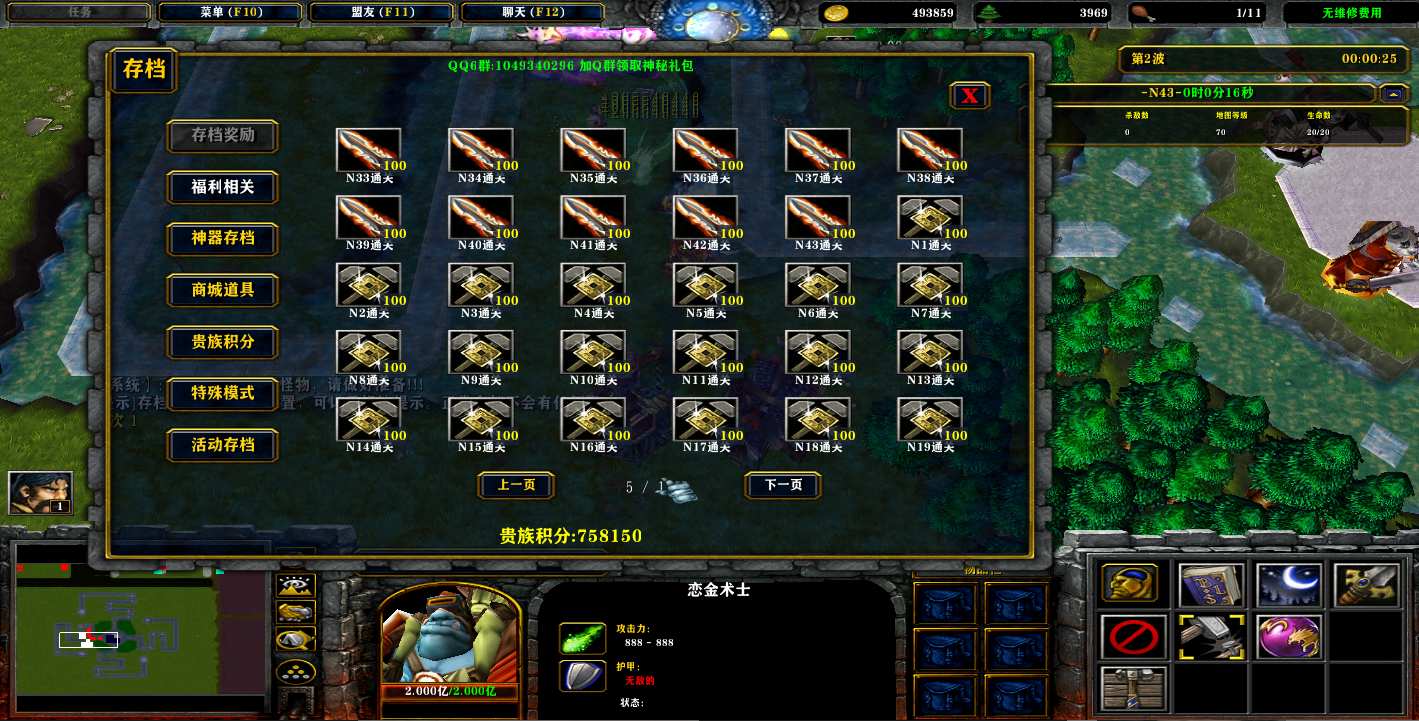Activate the crescent moon ability icon
The image size is (1419, 721).
(1289, 585)
